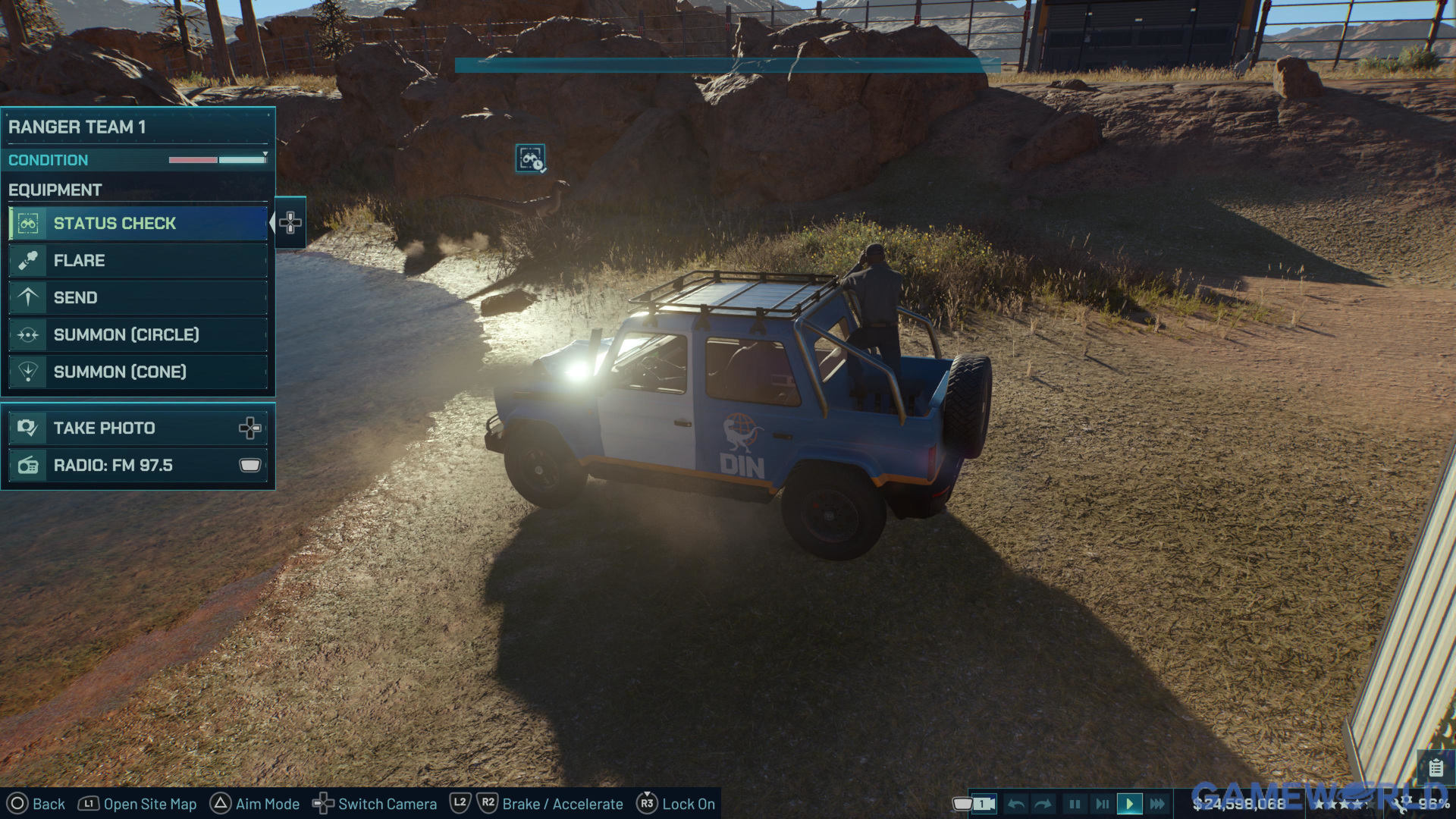This screenshot has height=819, width=1456.
Task: Open the clipboard tasks panel
Action: pos(1436,768)
